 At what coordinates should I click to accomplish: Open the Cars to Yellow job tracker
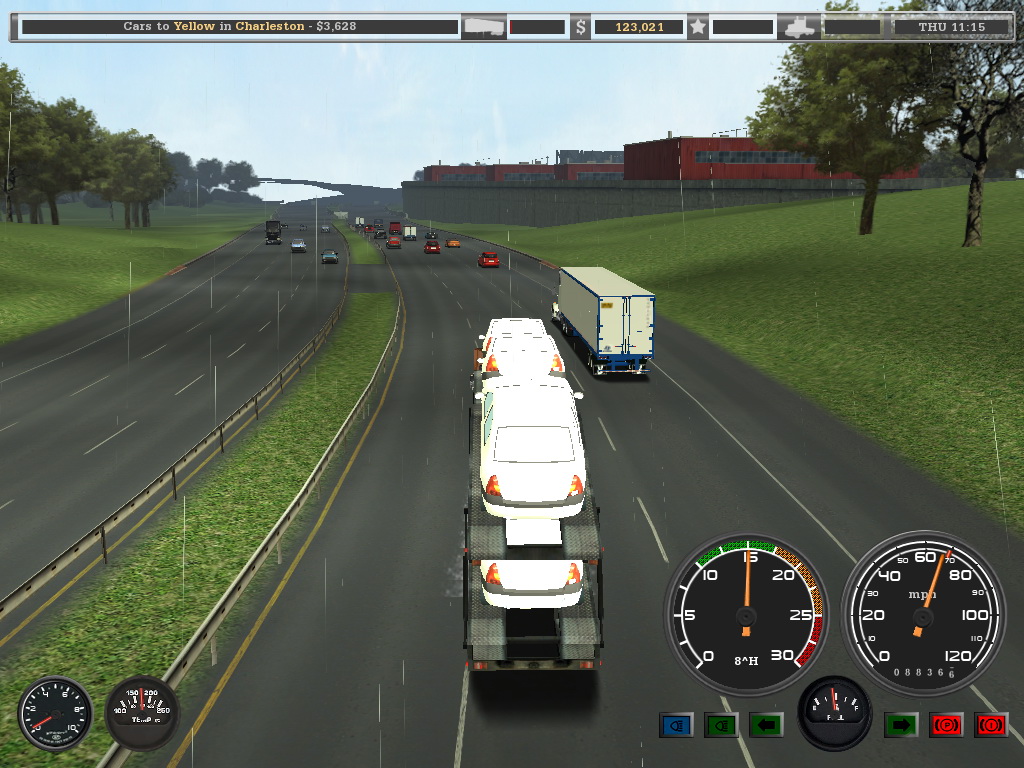(239, 27)
